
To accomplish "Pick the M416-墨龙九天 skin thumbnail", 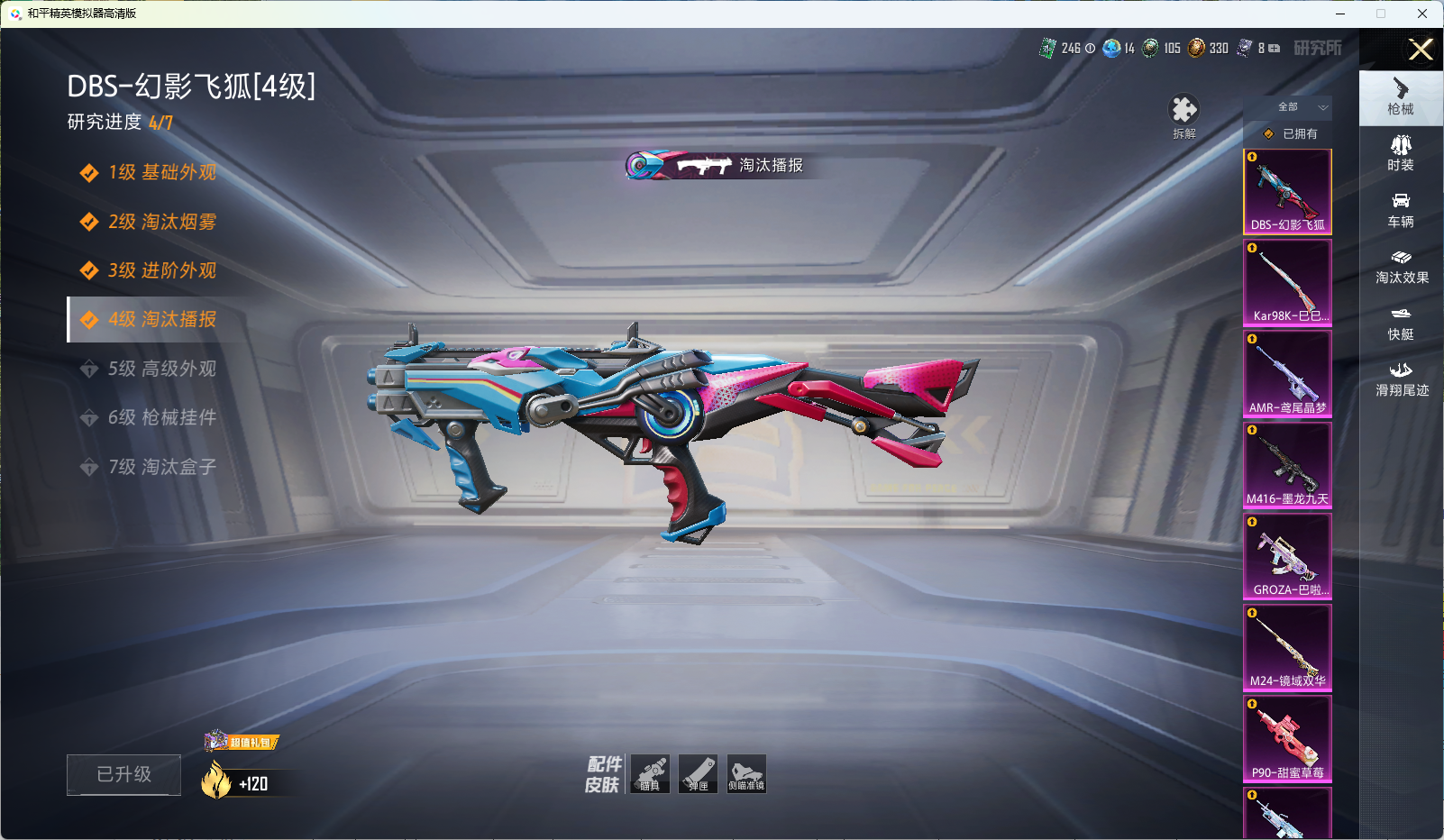I will (1287, 464).
